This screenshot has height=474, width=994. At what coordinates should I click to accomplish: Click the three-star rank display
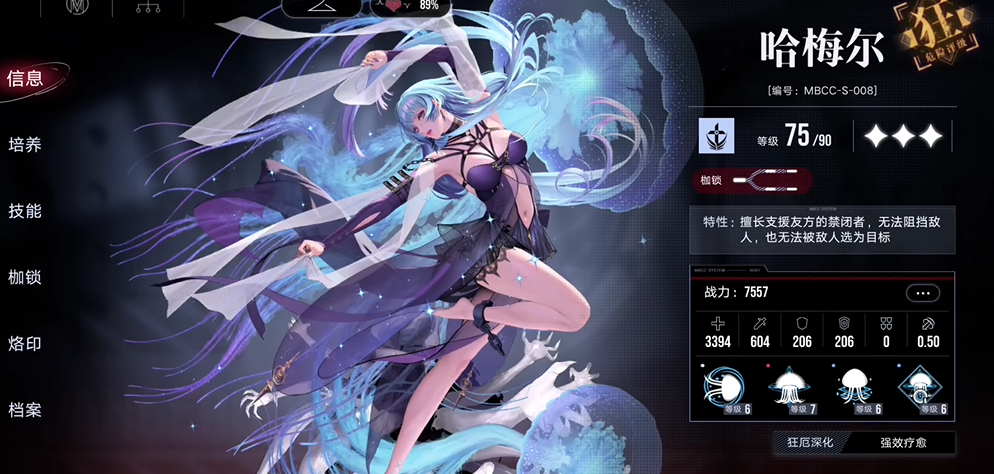coord(902,137)
